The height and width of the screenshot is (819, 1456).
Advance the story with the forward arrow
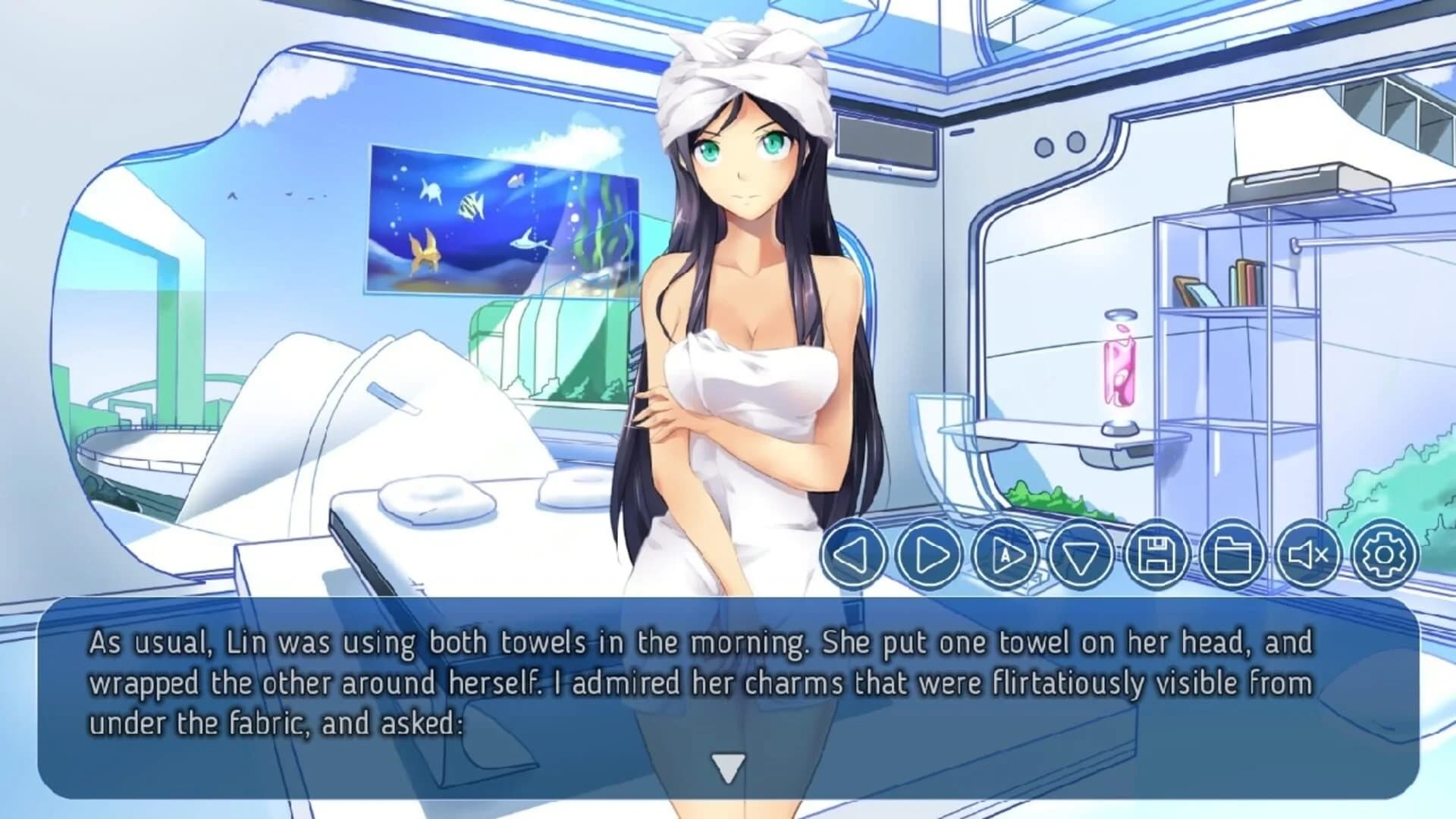tap(928, 557)
